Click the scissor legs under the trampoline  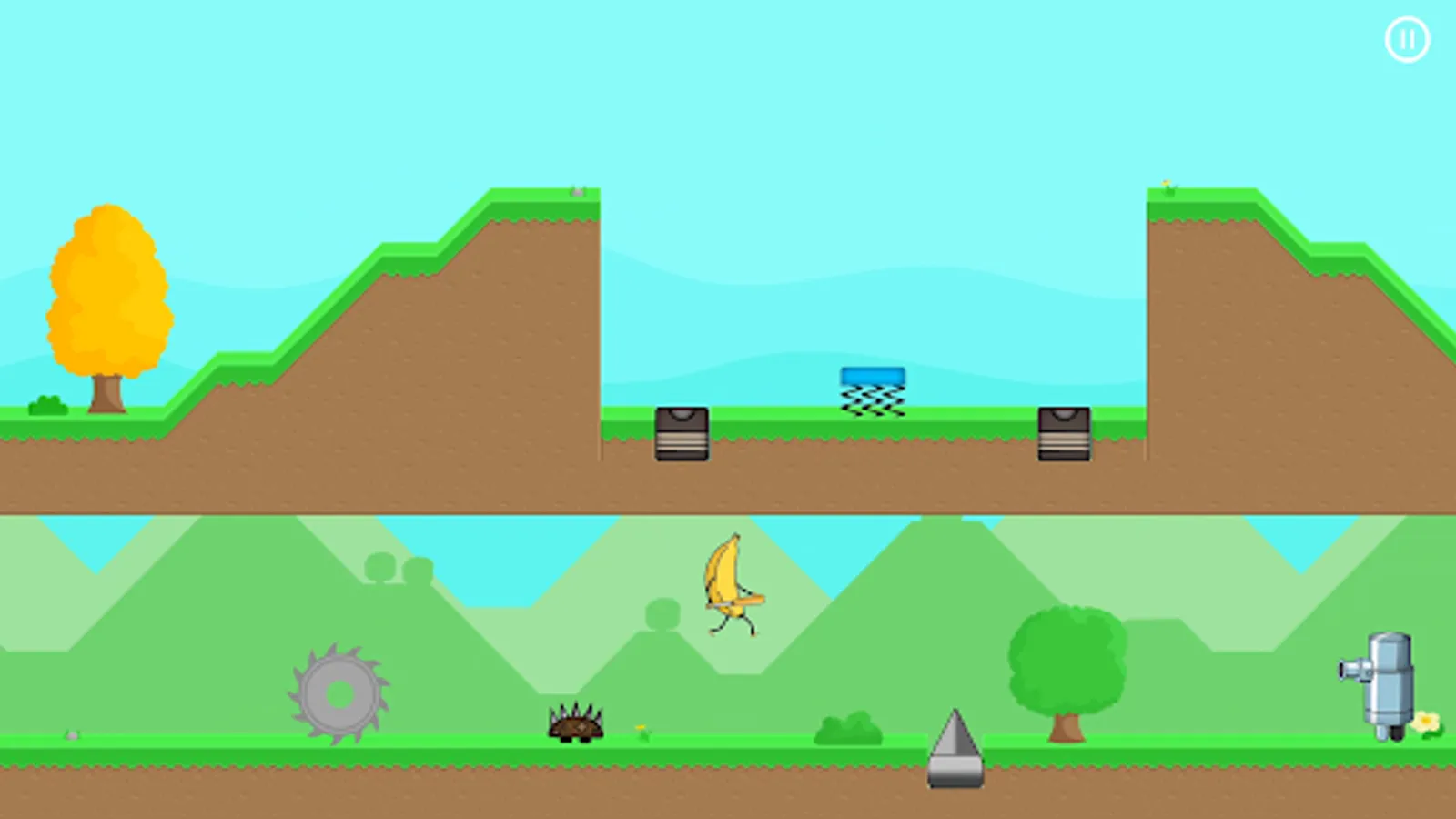tap(871, 402)
